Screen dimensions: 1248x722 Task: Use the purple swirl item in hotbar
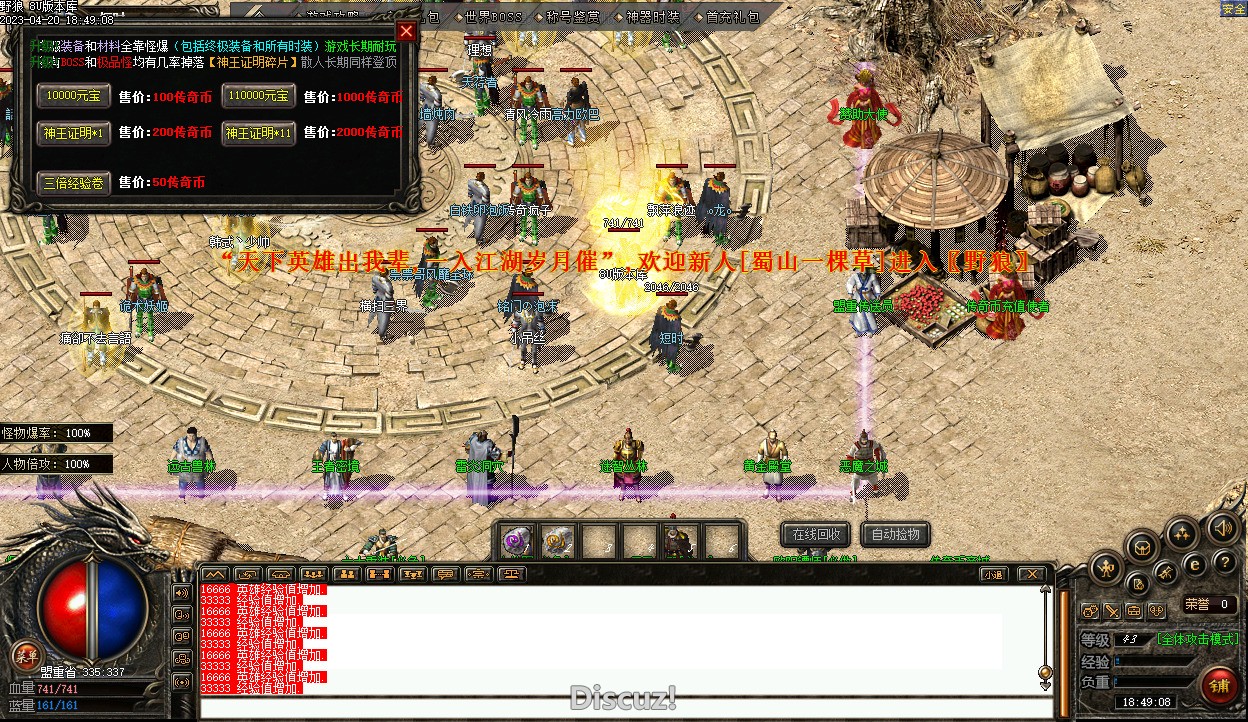point(517,542)
